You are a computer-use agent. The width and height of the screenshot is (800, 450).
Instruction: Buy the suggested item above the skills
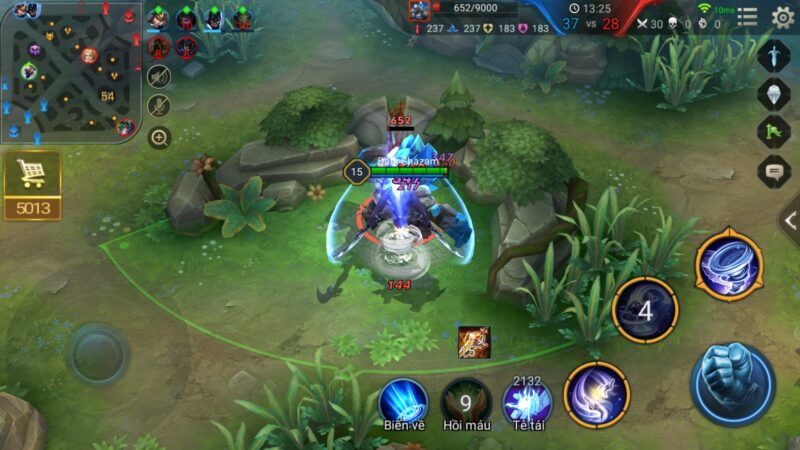[x=474, y=342]
